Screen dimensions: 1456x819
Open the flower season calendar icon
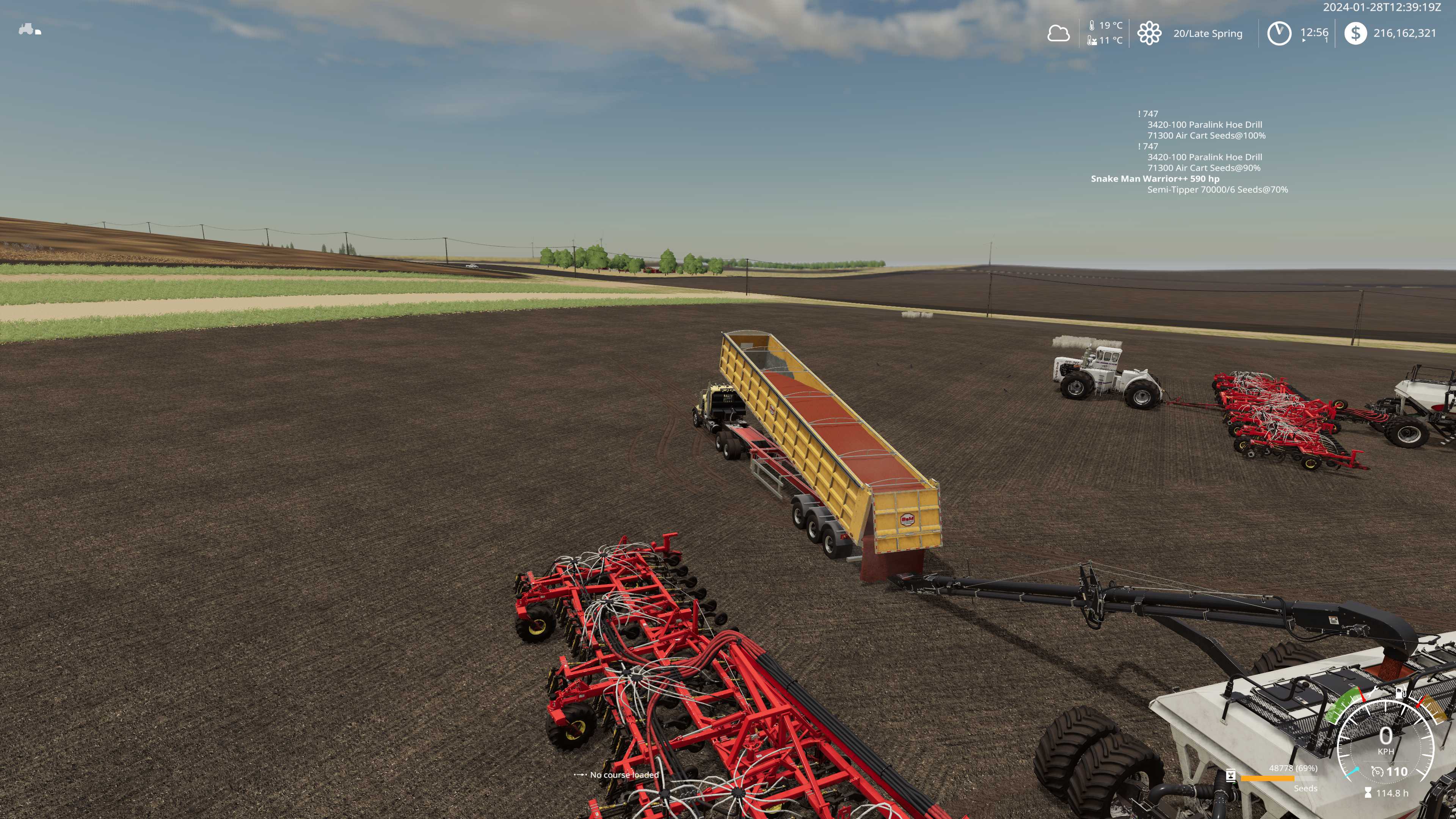[x=1149, y=33]
